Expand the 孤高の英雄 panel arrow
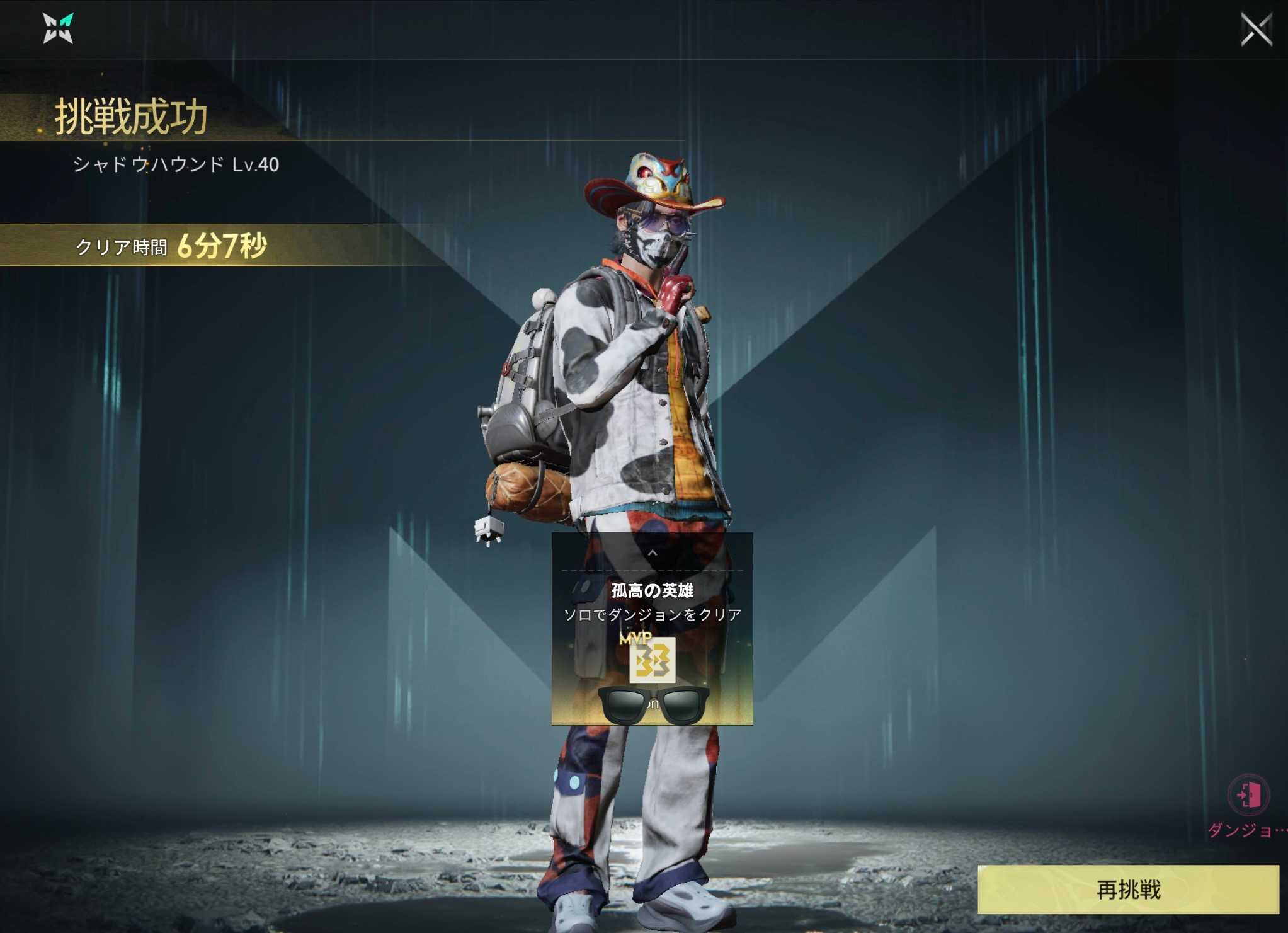 point(653,552)
